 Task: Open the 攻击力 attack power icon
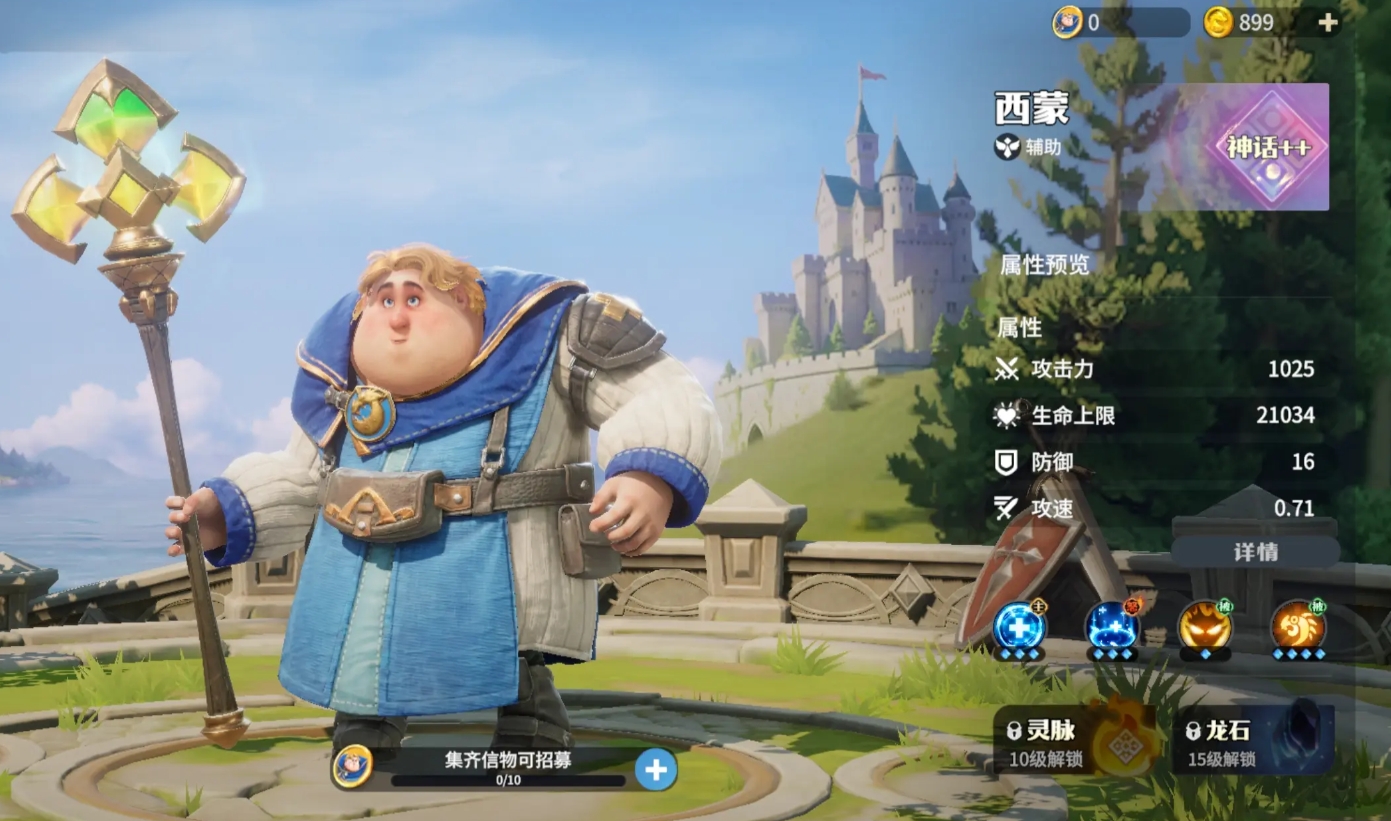click(x=1008, y=369)
